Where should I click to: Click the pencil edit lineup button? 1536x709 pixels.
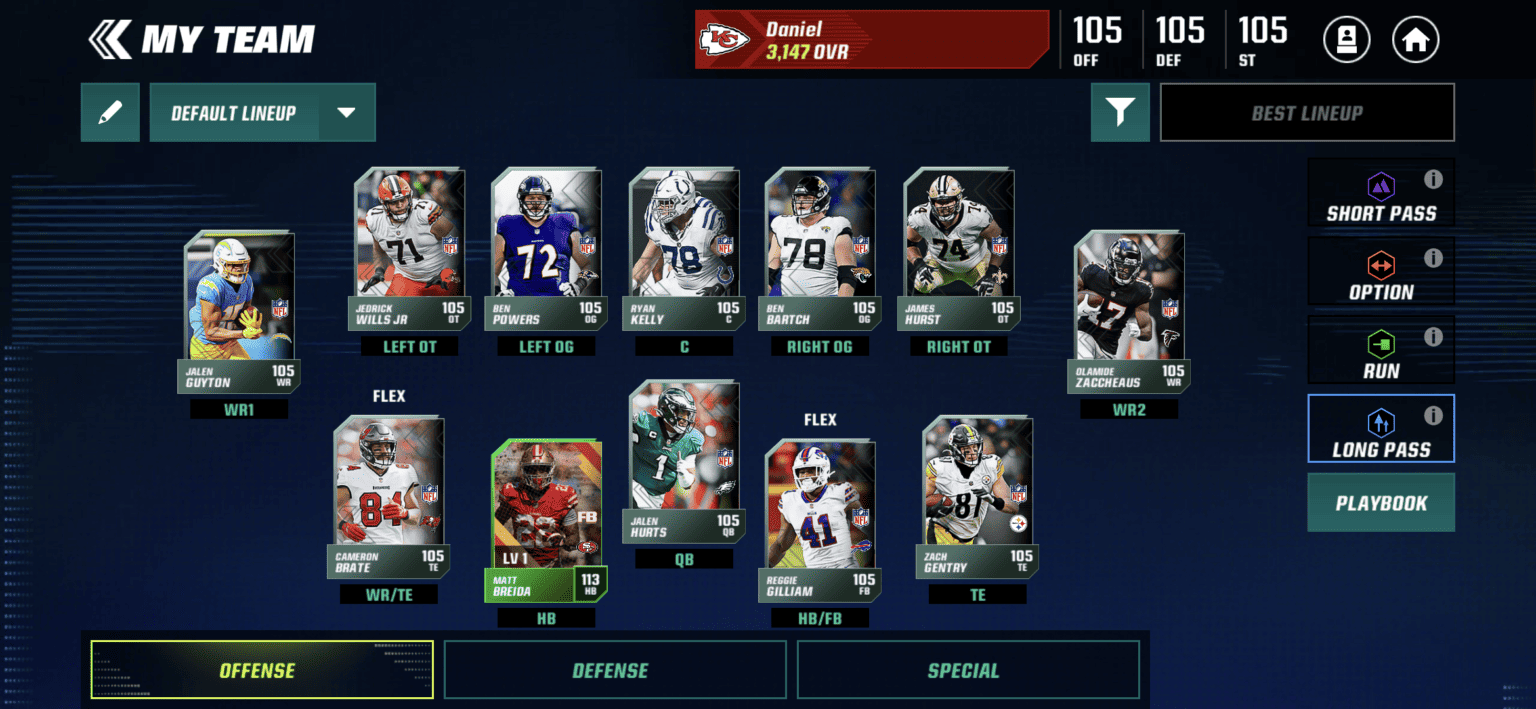[x=110, y=113]
